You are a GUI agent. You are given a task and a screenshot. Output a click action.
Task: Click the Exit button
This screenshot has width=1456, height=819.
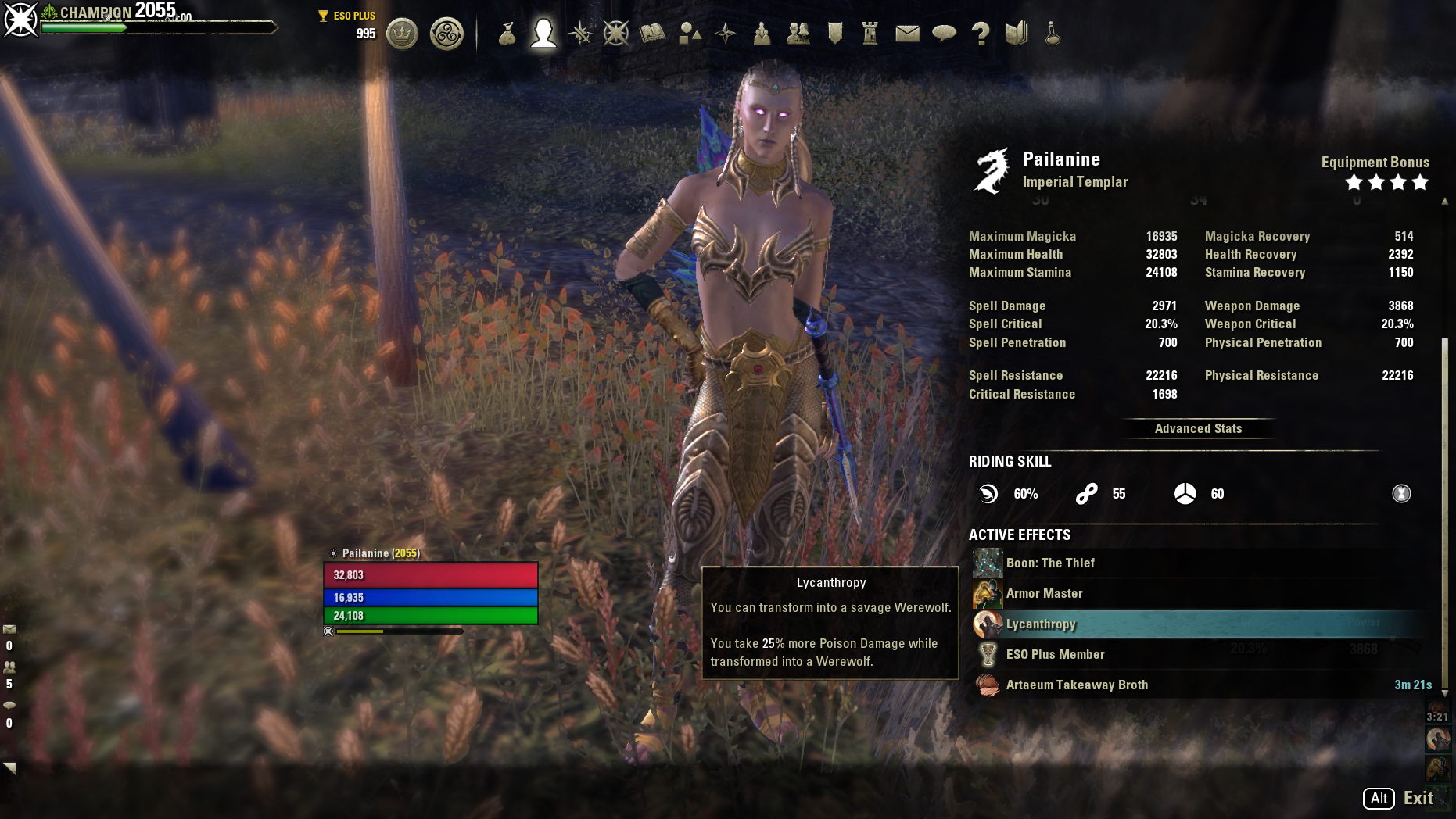click(x=1416, y=799)
